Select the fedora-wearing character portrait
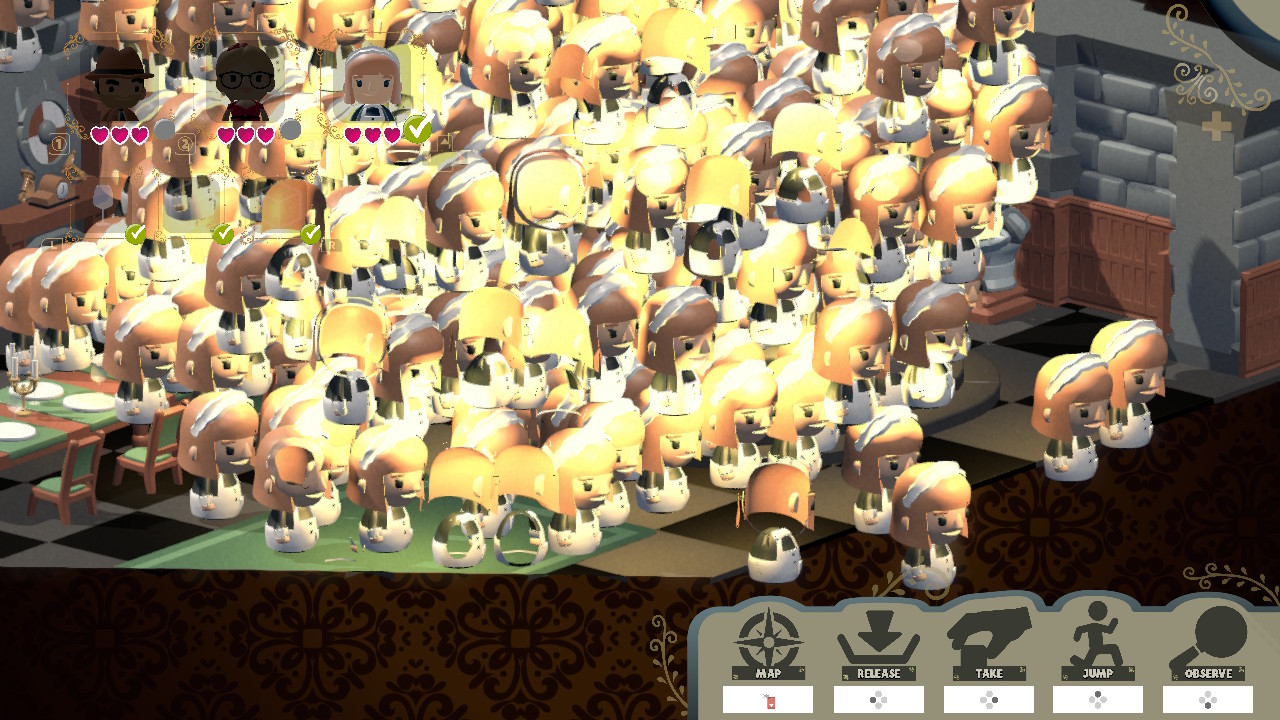The height and width of the screenshot is (720, 1280). click(119, 84)
